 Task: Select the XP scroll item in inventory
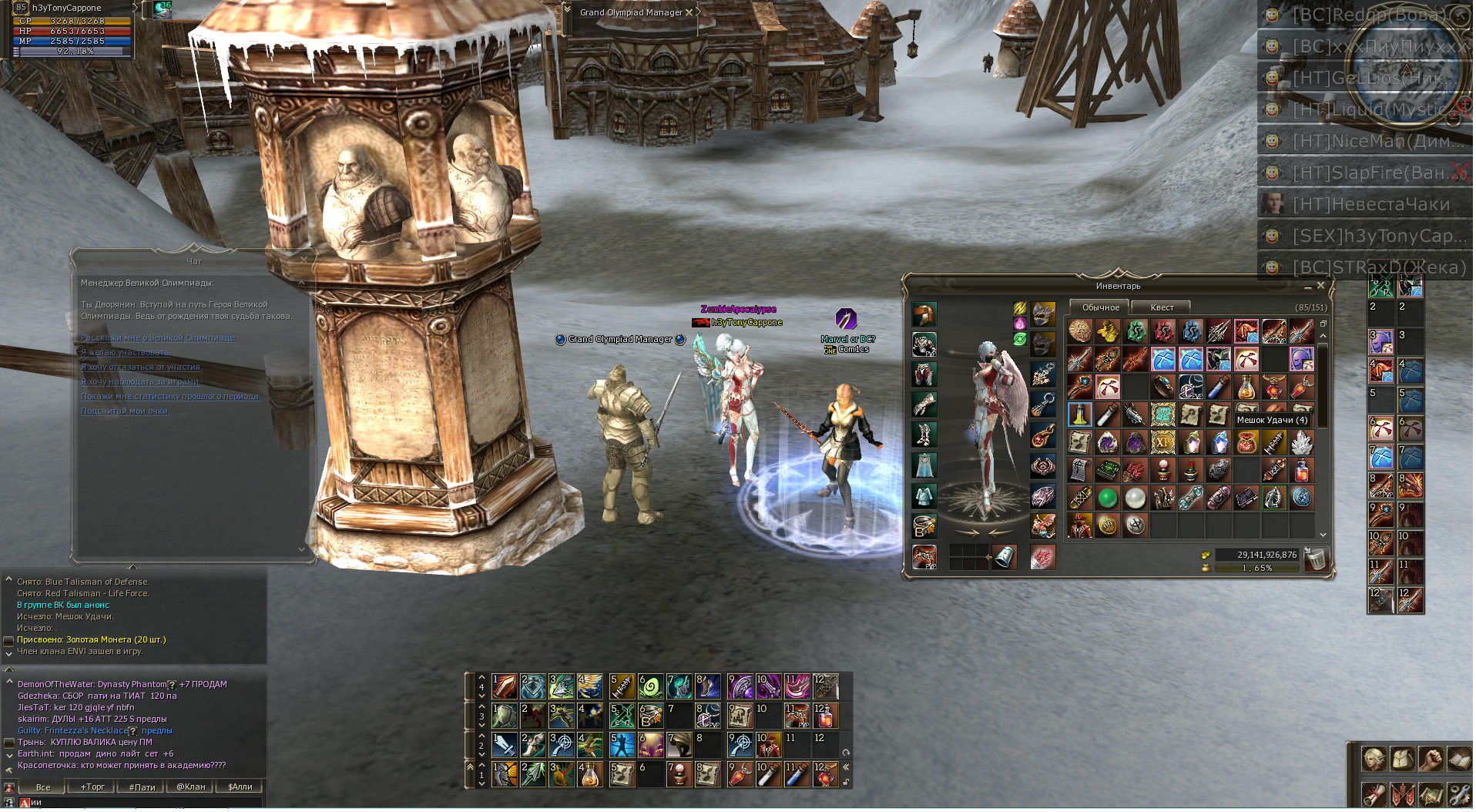(1162, 442)
